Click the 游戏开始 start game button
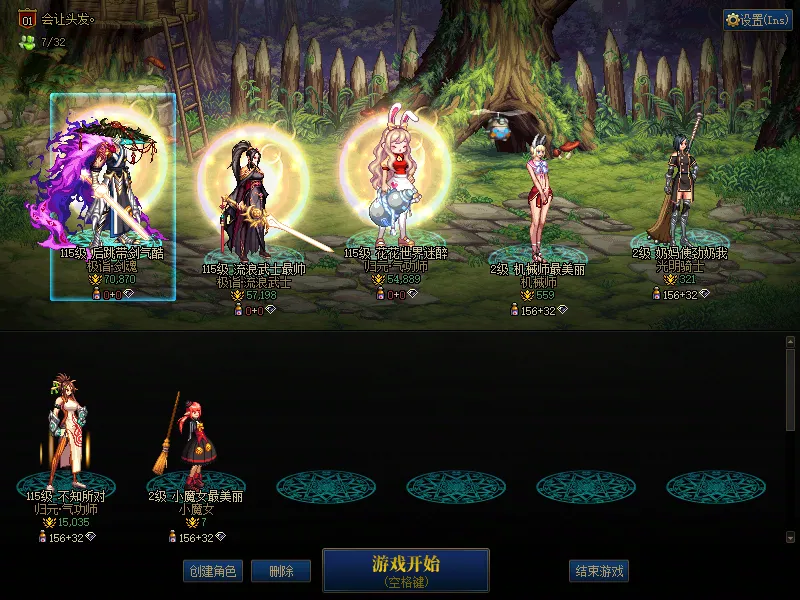This screenshot has width=800, height=600. point(405,569)
